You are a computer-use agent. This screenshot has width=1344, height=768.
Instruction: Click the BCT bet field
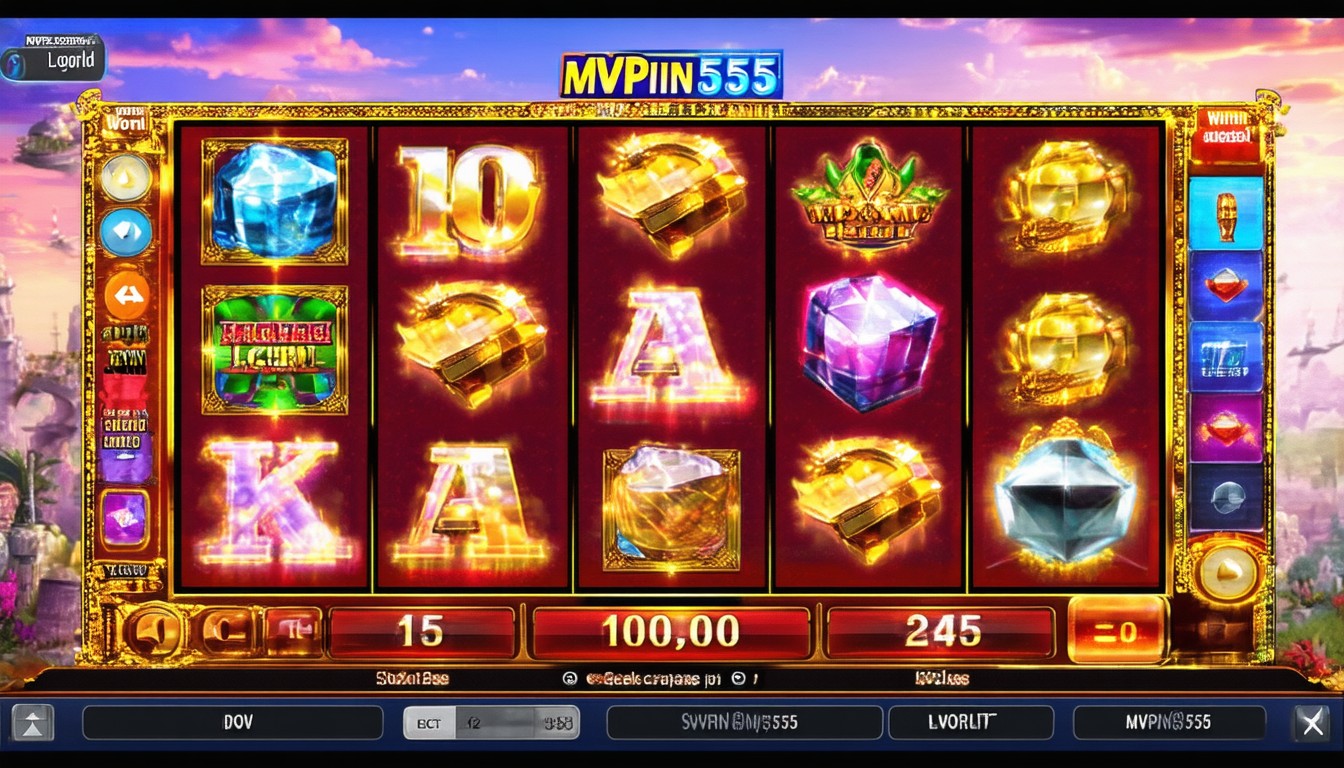pos(492,722)
